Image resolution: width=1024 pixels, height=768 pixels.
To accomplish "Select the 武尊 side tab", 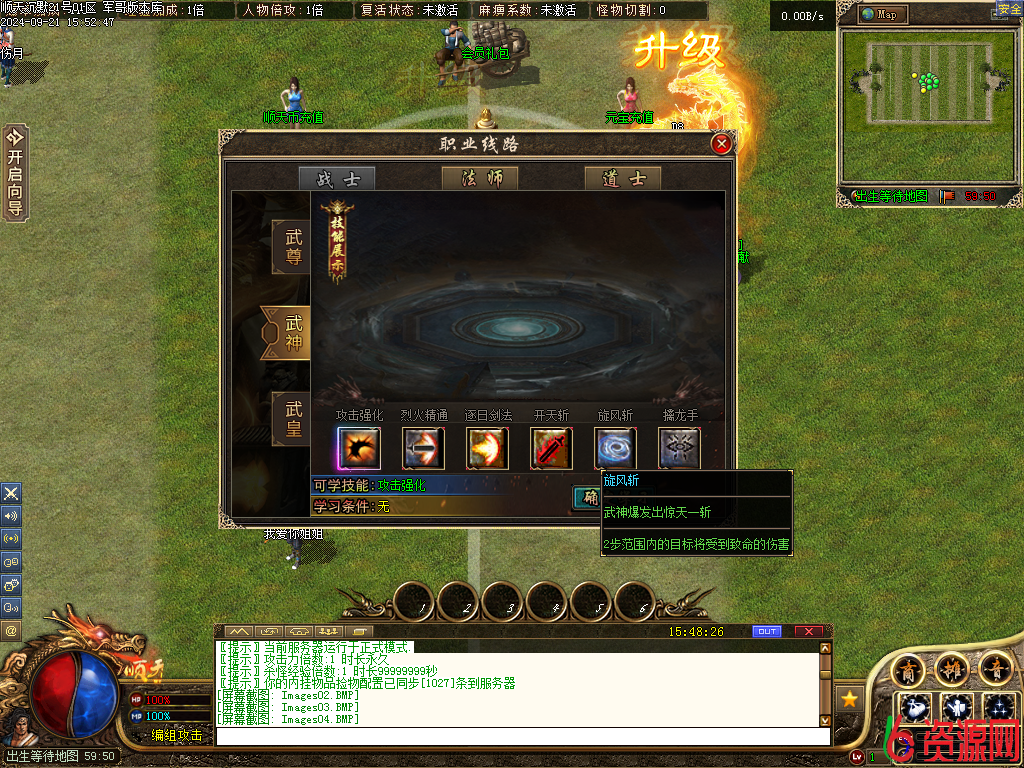I will (292, 247).
